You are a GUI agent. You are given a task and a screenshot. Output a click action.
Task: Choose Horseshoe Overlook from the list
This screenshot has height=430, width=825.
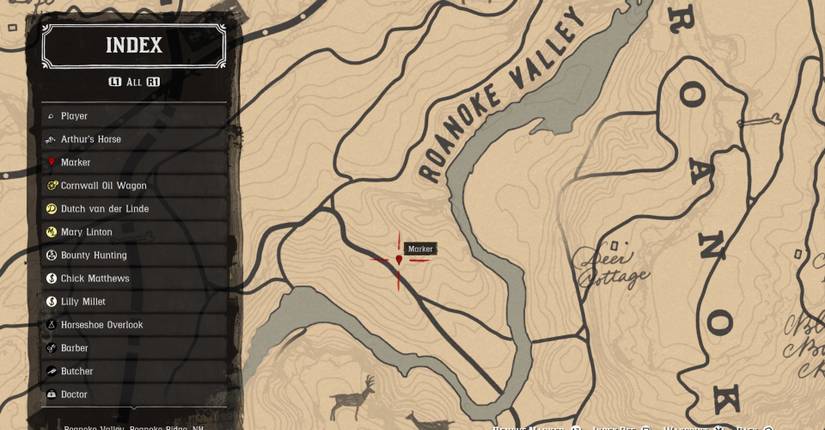(134, 325)
